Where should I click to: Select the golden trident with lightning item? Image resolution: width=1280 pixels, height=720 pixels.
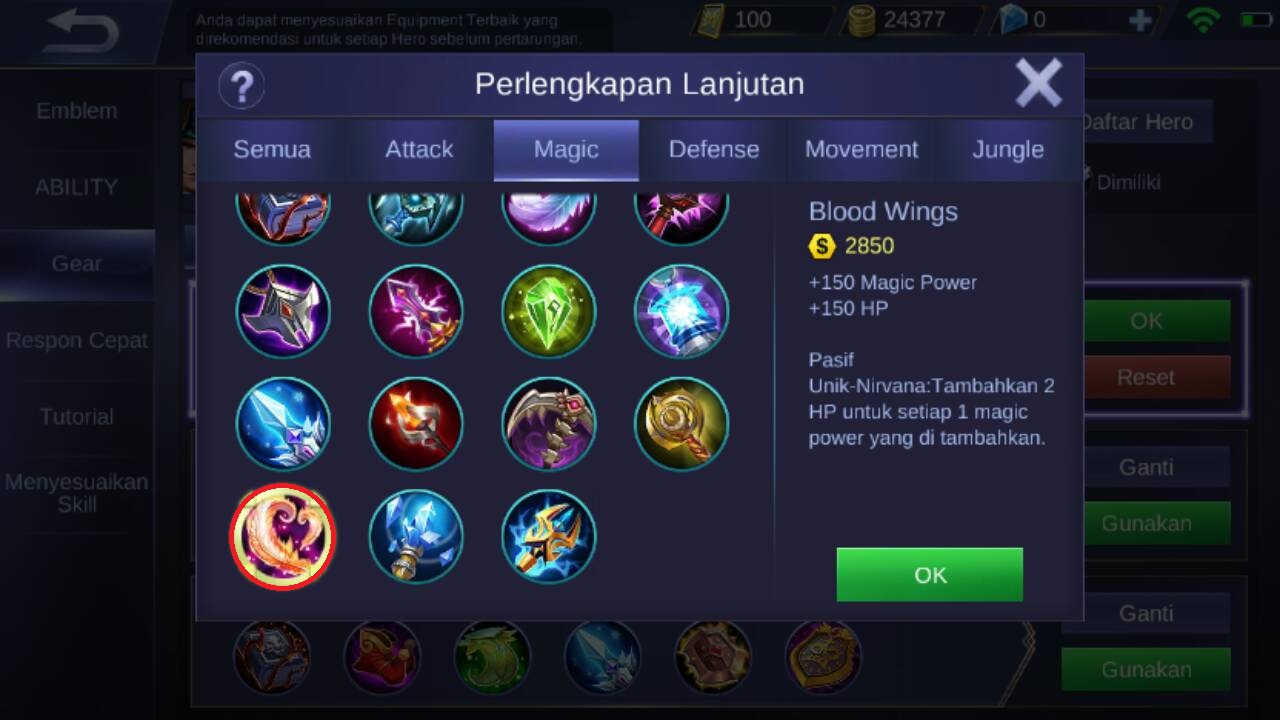[549, 537]
